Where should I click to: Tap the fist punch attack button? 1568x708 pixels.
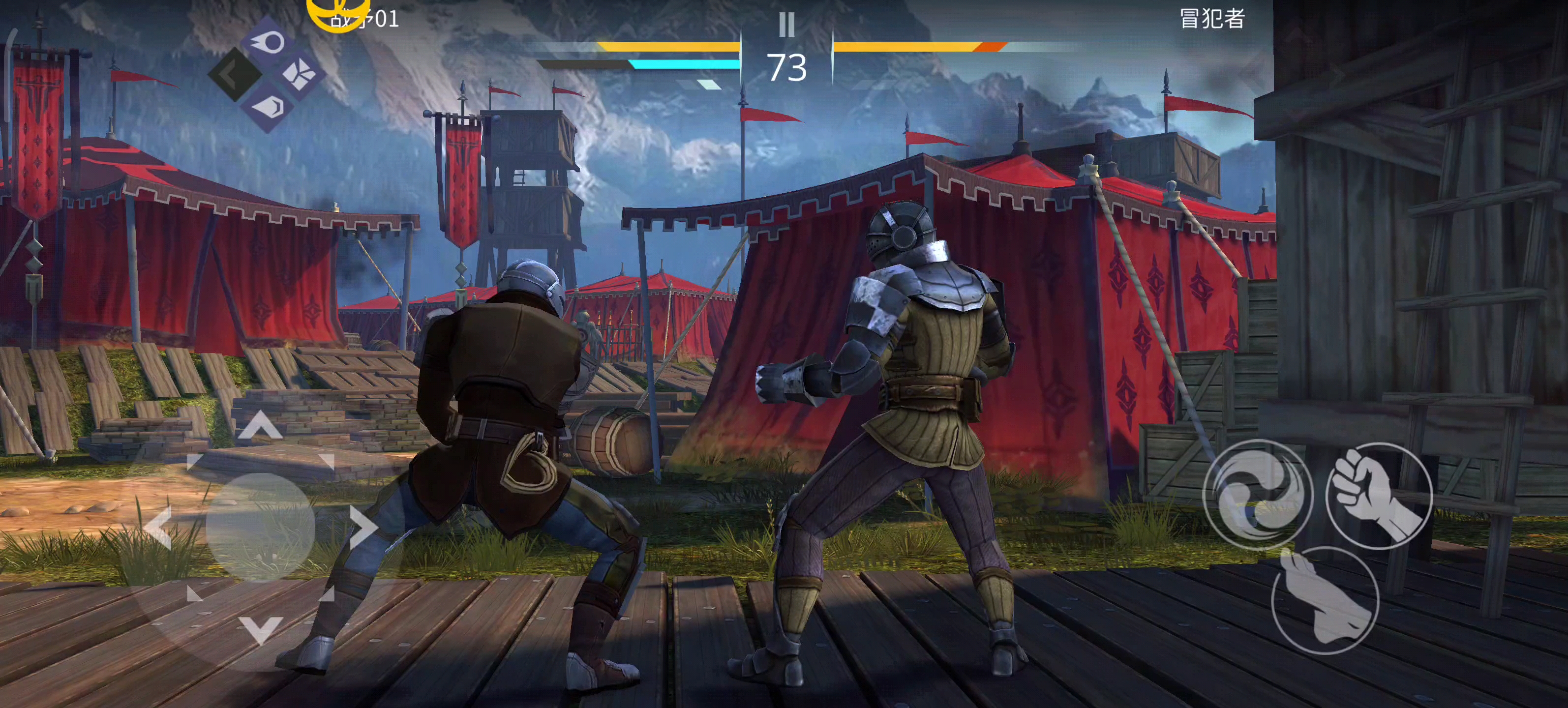(x=1379, y=496)
